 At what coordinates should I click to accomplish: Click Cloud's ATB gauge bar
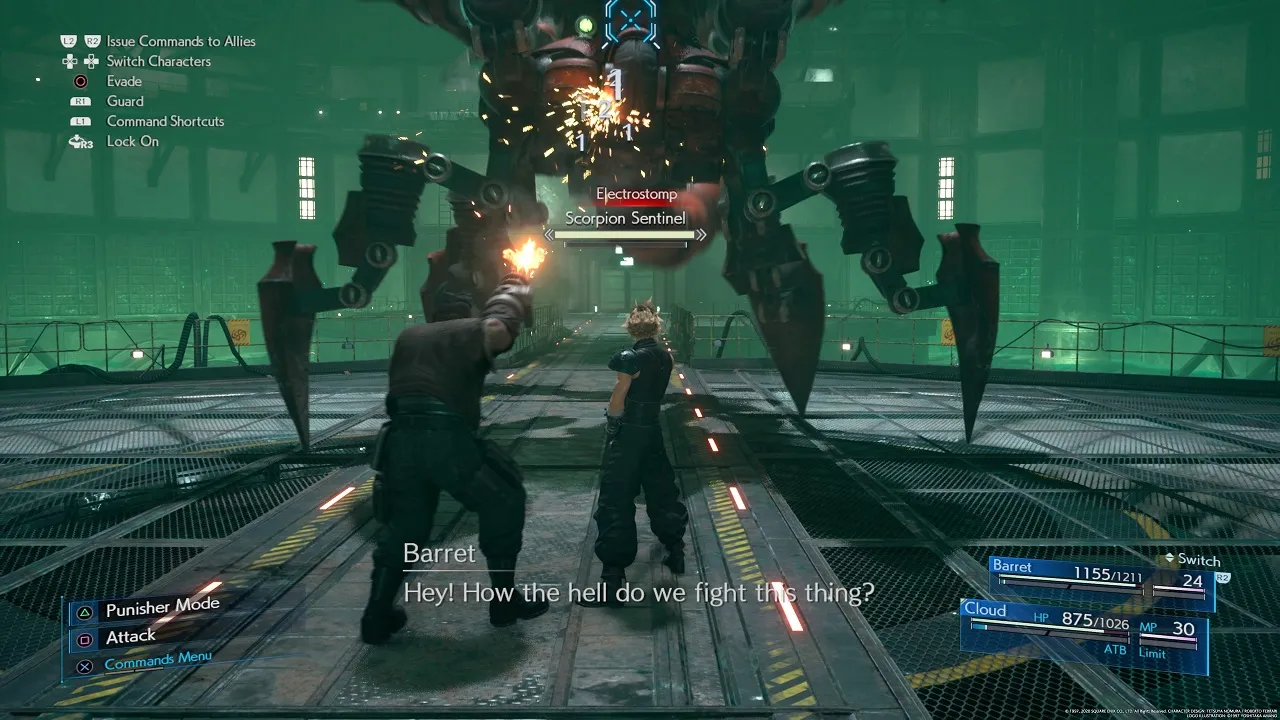point(1050,634)
